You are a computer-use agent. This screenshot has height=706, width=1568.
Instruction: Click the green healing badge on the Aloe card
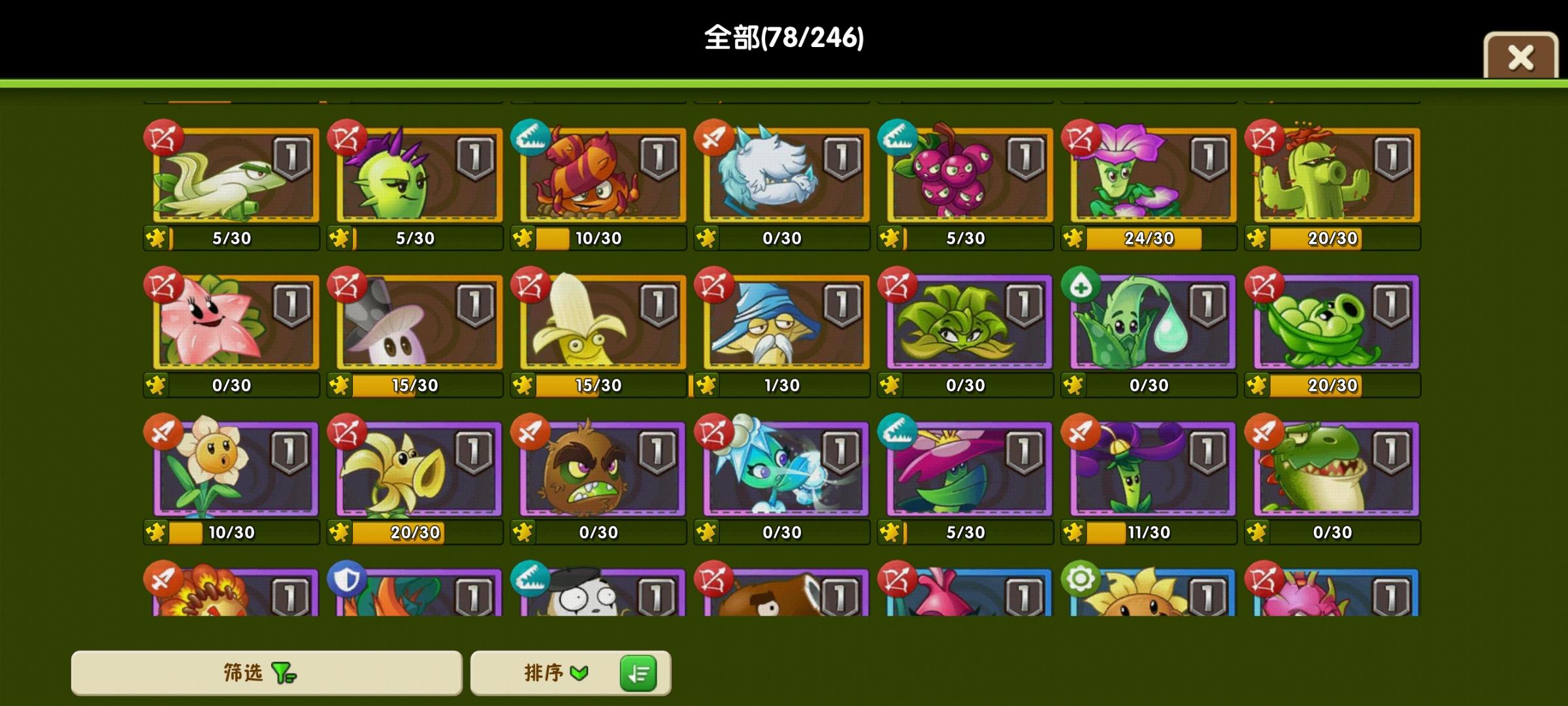[x=1081, y=282]
